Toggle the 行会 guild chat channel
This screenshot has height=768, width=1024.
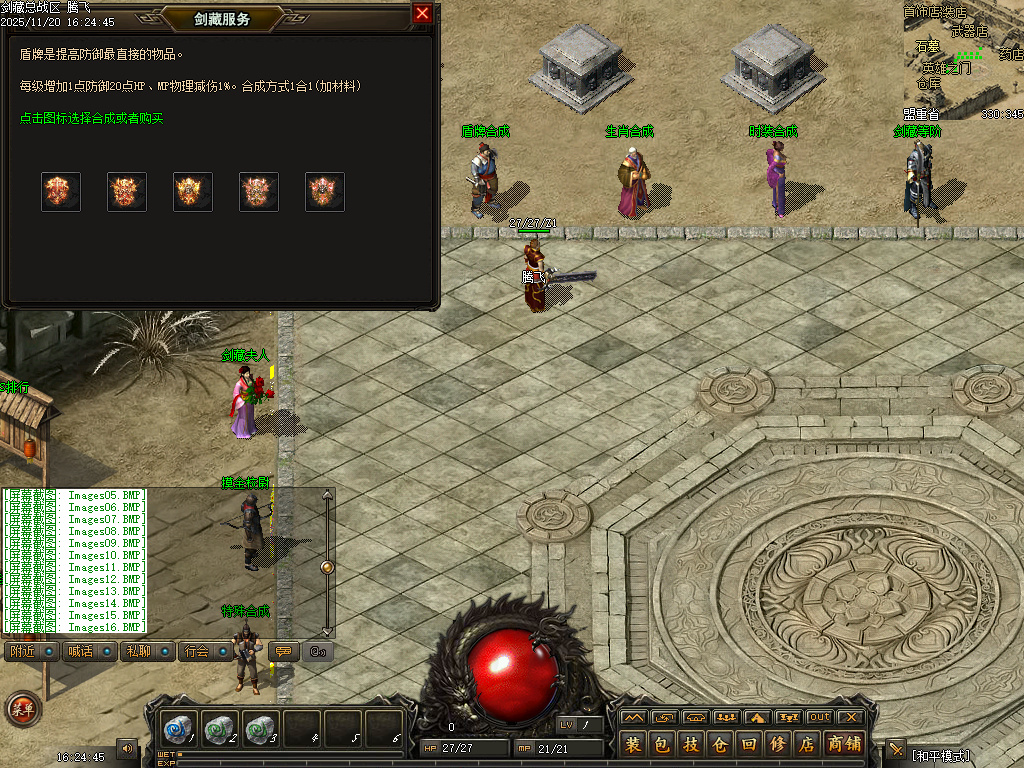pyautogui.click(x=196, y=652)
